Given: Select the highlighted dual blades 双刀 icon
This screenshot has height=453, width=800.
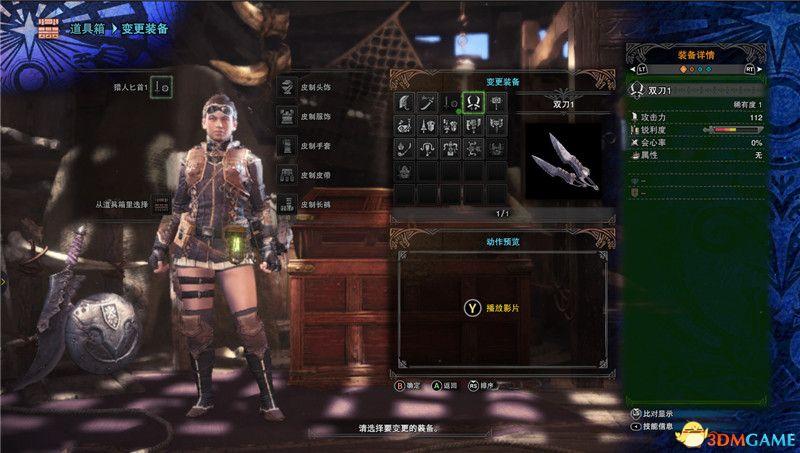Looking at the screenshot, I should (473, 102).
